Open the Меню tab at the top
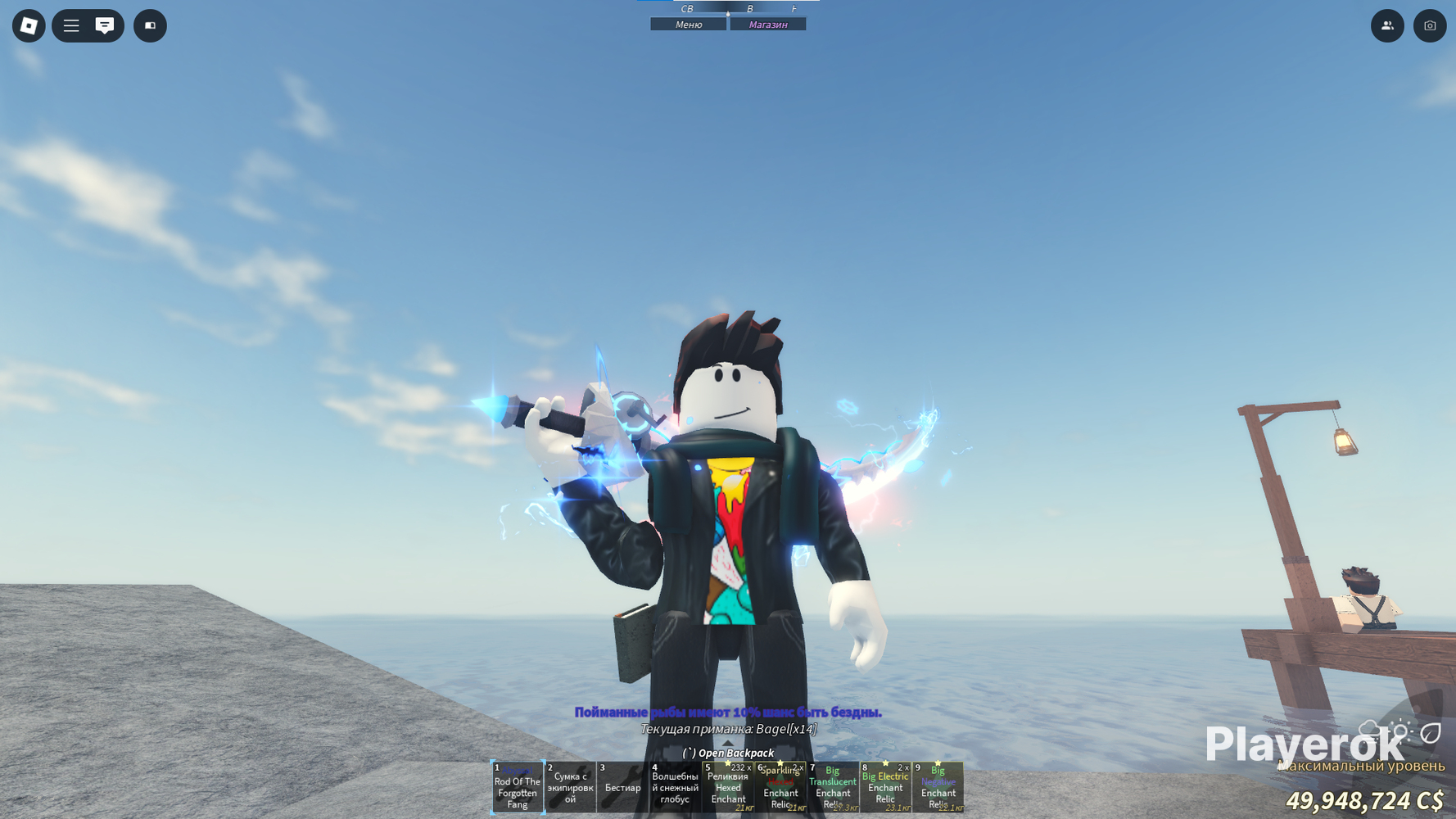 tap(687, 24)
